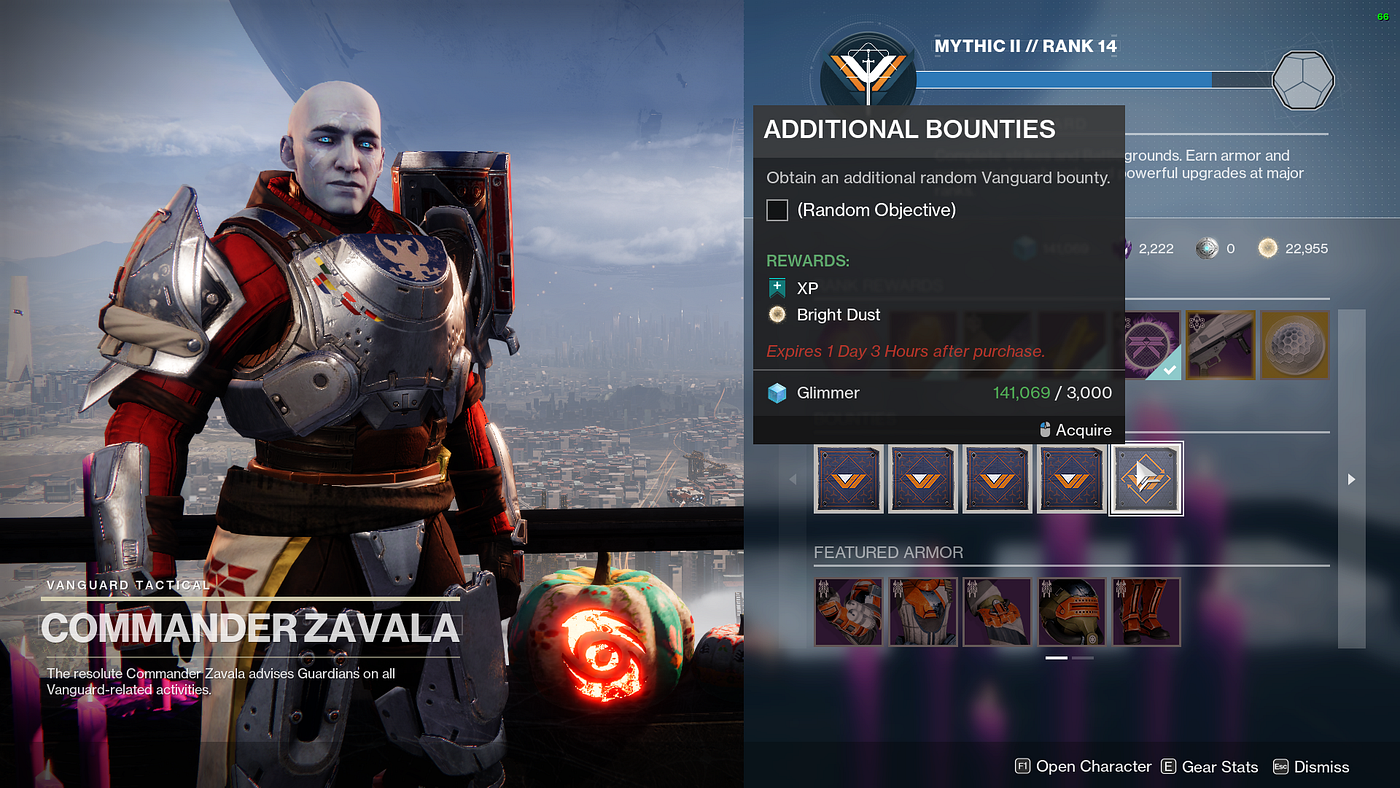Click the gold currency icon showing 22,955

coord(1267,248)
